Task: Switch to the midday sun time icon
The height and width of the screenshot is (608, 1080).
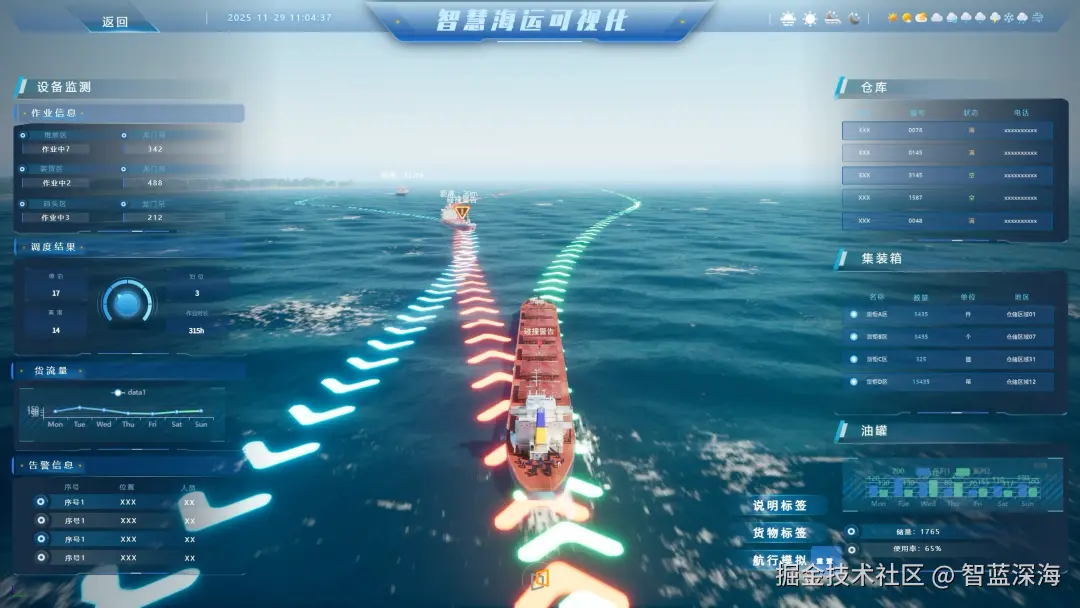Action: pyautogui.click(x=810, y=18)
